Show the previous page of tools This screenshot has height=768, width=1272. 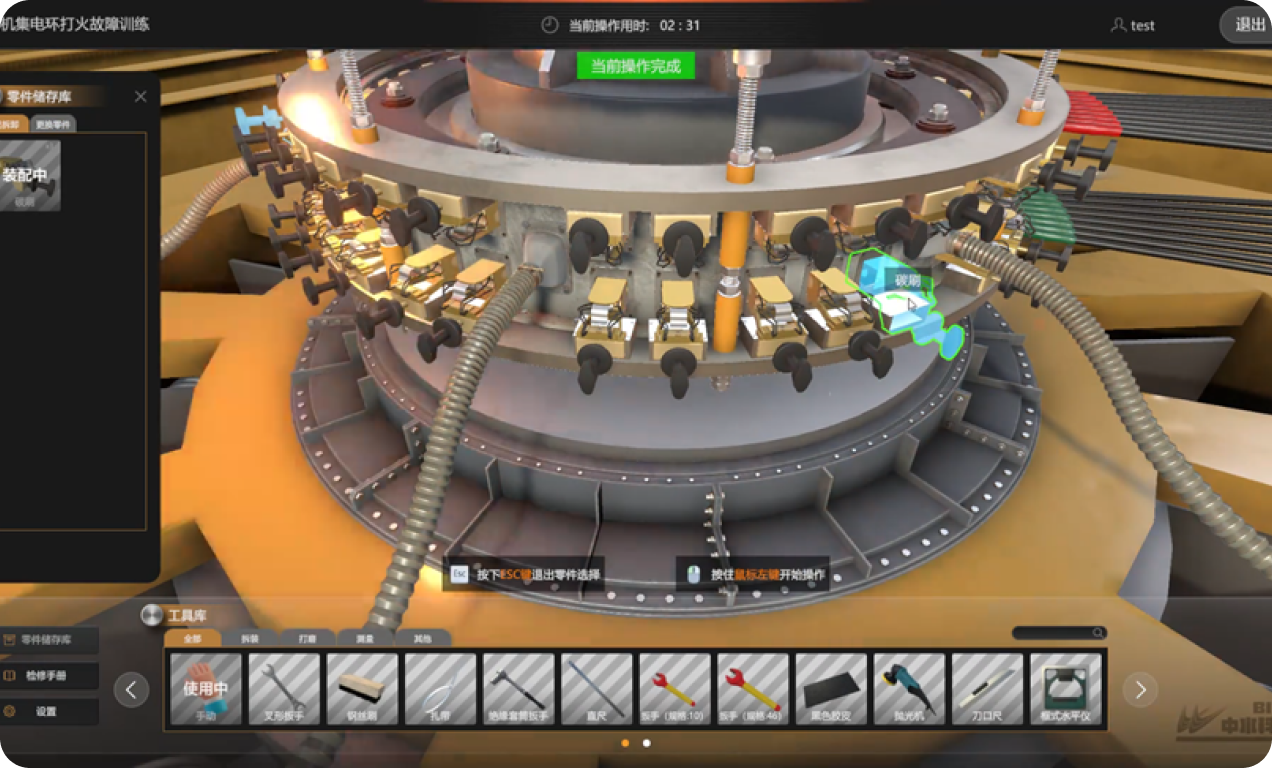coord(131,689)
